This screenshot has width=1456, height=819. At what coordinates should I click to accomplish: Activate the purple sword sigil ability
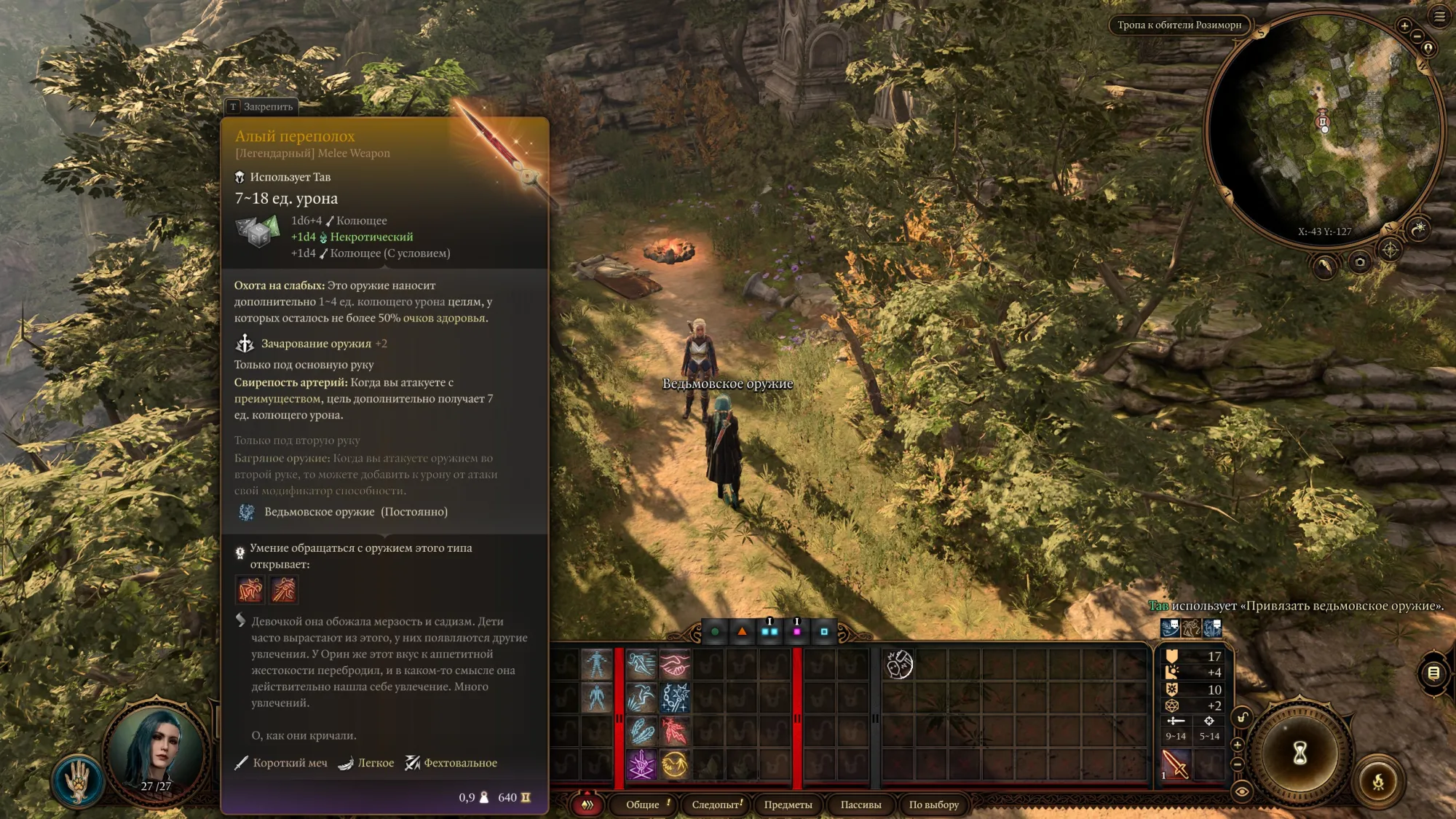click(x=641, y=764)
